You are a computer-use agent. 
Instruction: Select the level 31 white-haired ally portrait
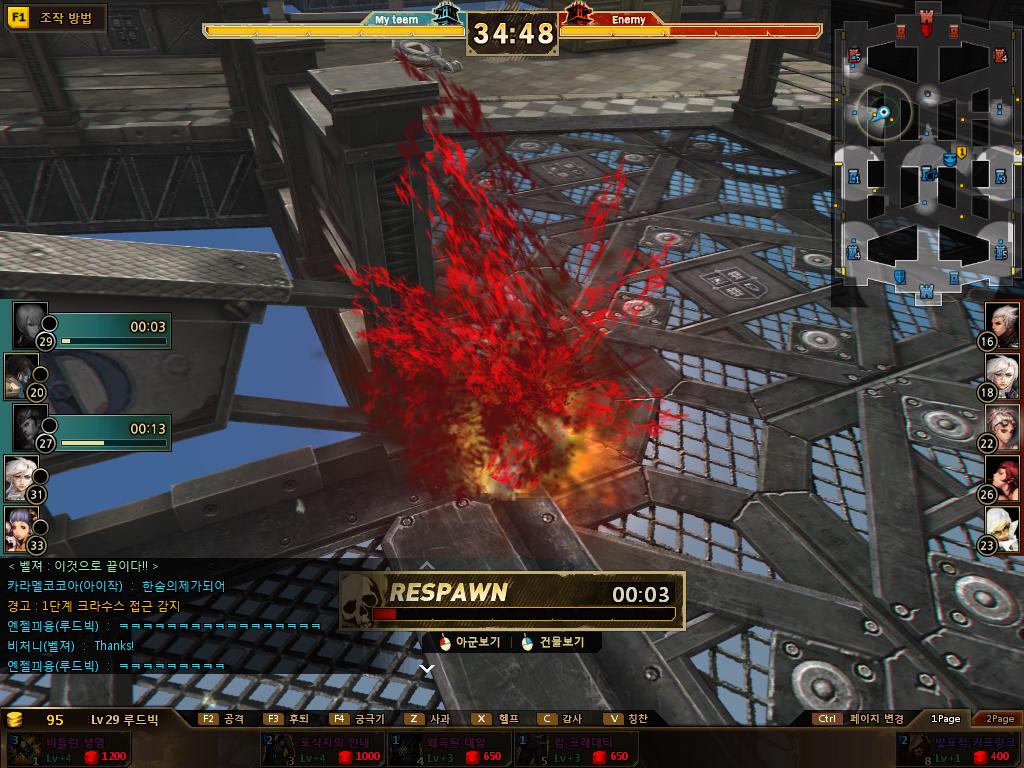click(21, 477)
